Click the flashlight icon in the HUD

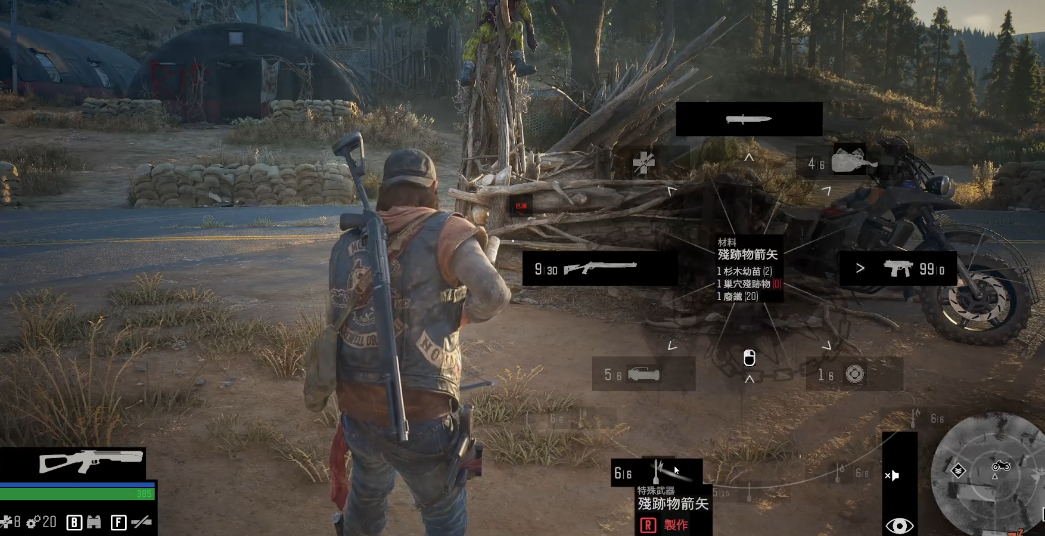click(x=142, y=521)
